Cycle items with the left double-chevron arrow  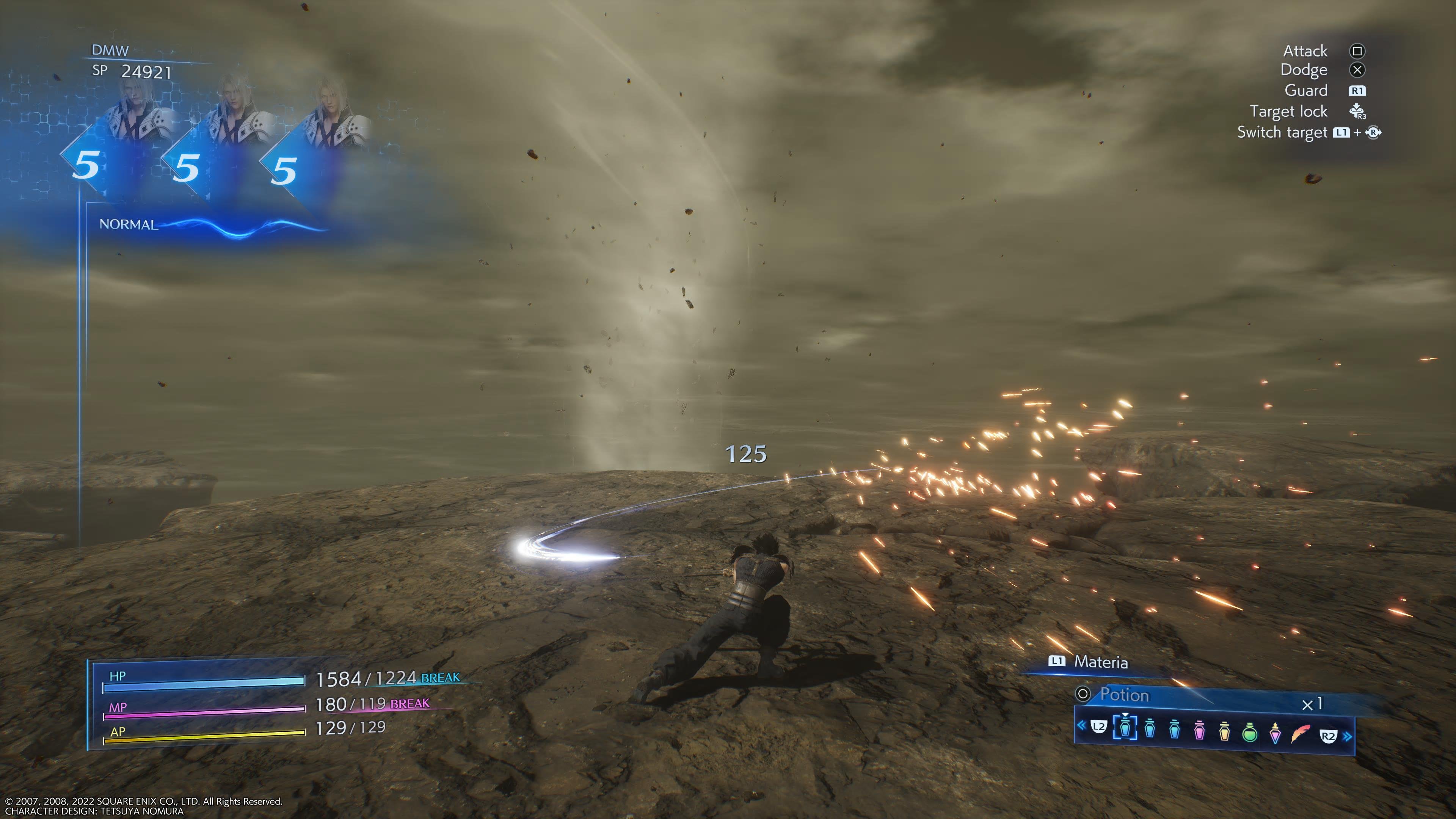[x=1081, y=725]
